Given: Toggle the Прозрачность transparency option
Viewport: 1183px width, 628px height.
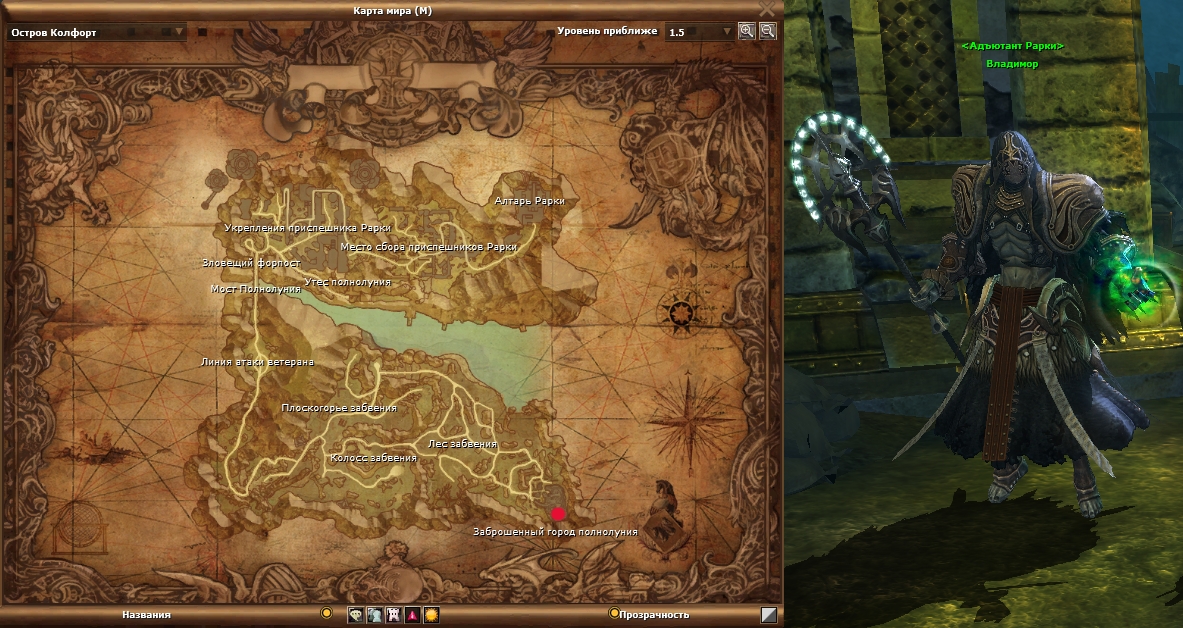Looking at the screenshot, I should [x=614, y=613].
